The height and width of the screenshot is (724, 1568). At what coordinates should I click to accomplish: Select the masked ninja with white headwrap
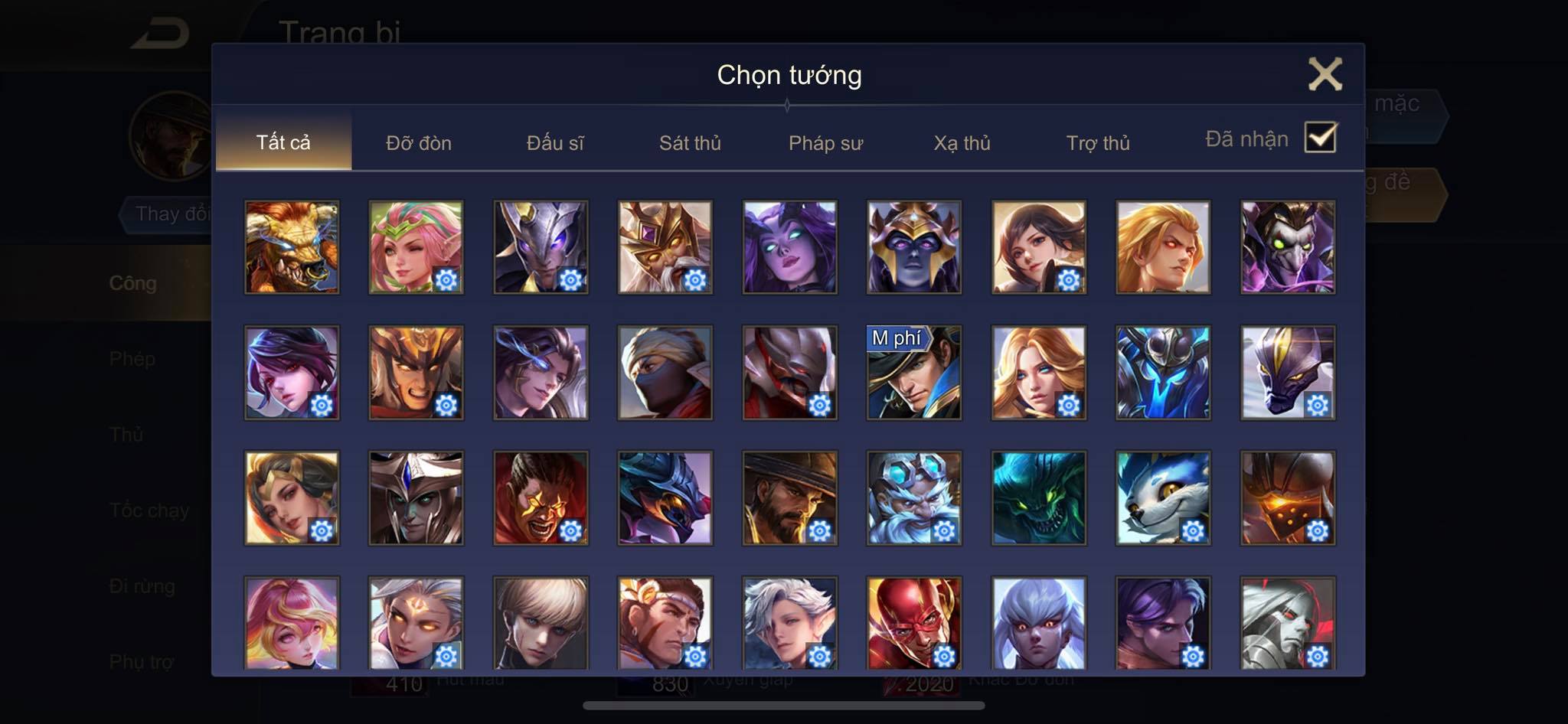[x=665, y=373]
